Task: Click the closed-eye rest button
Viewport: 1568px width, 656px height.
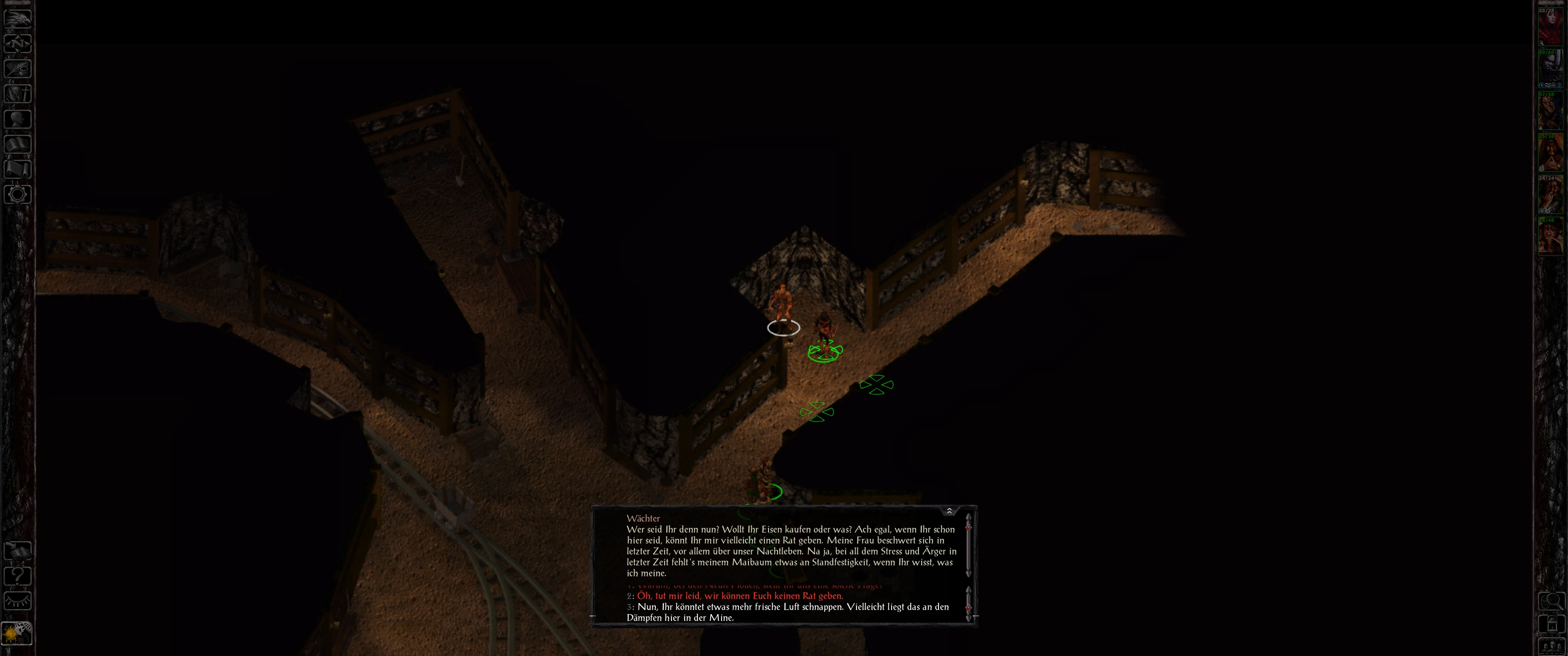Action: (18, 601)
